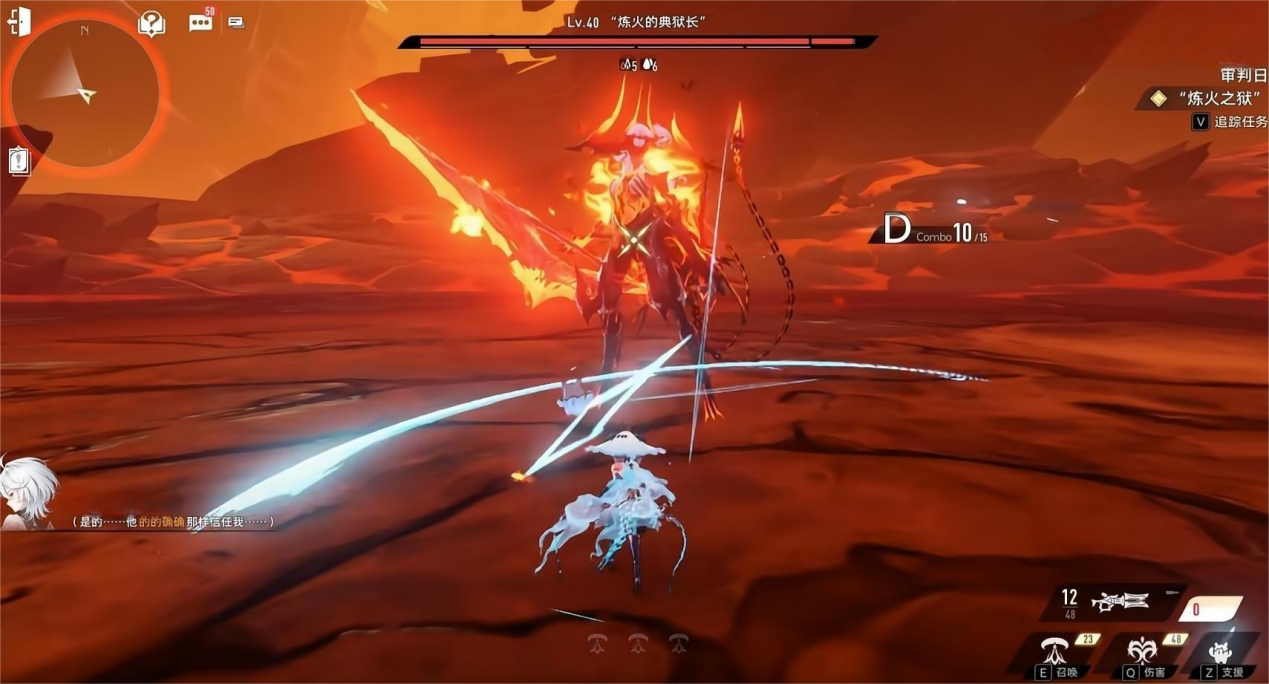Open the small message list icon
This screenshot has height=684, width=1269.
tap(236, 21)
